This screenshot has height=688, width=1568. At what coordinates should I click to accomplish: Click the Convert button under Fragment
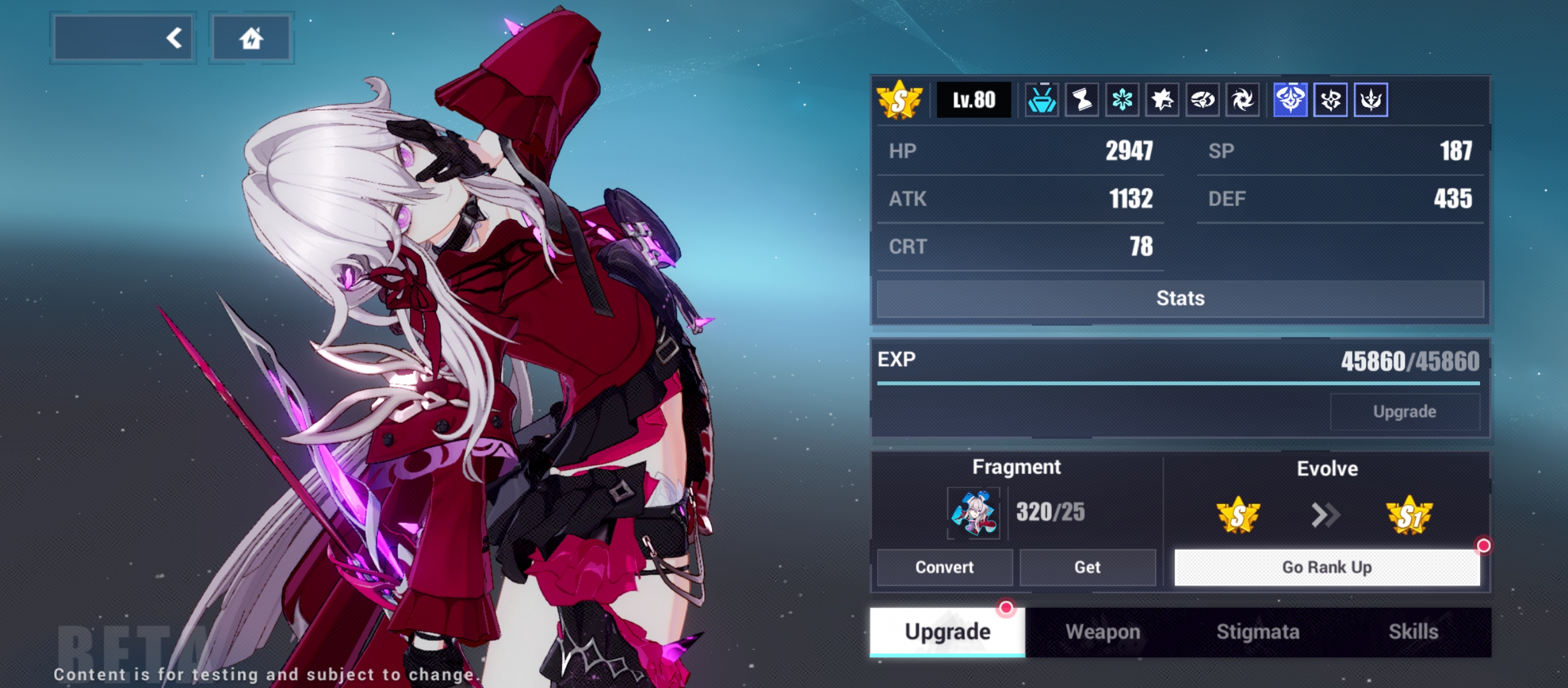(x=944, y=567)
